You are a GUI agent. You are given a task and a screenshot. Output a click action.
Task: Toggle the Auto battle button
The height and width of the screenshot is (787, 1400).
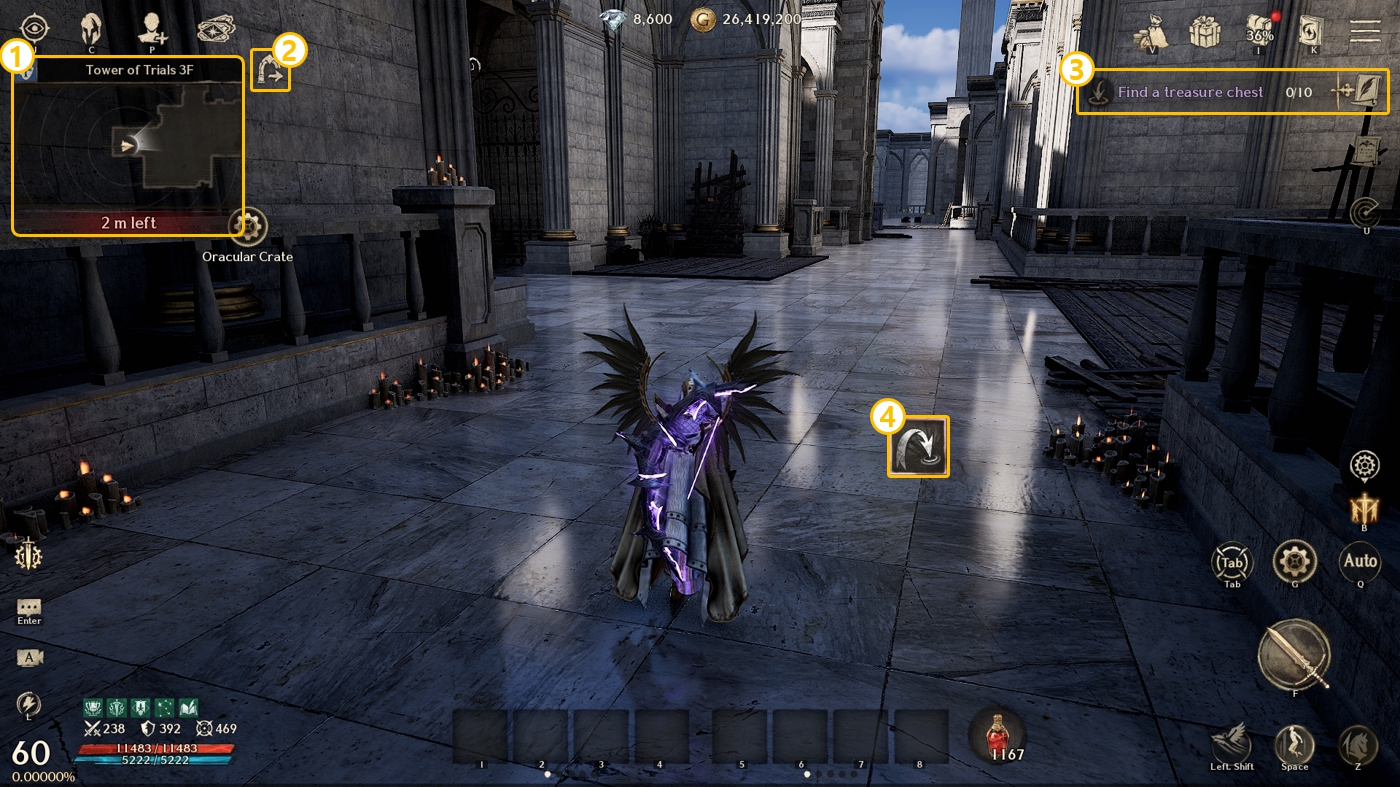(1360, 562)
